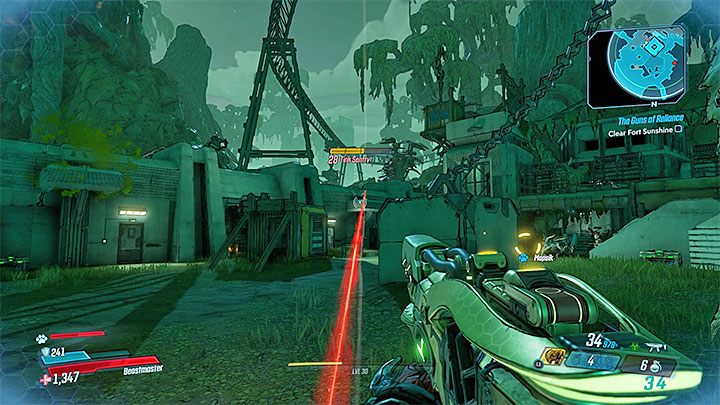Select The Guns of Reliance quest tracker

(x=649, y=120)
